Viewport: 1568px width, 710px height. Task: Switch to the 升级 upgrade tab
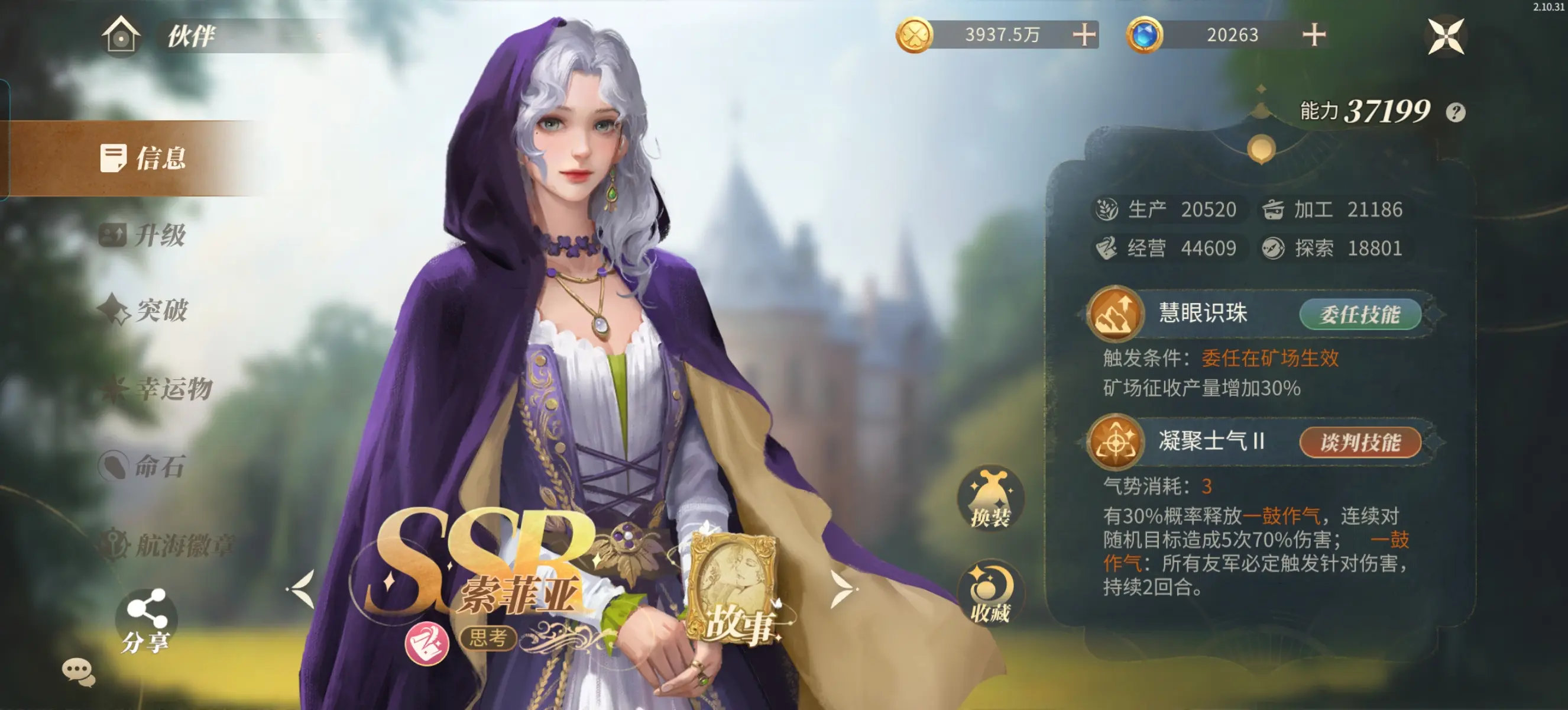[x=144, y=235]
